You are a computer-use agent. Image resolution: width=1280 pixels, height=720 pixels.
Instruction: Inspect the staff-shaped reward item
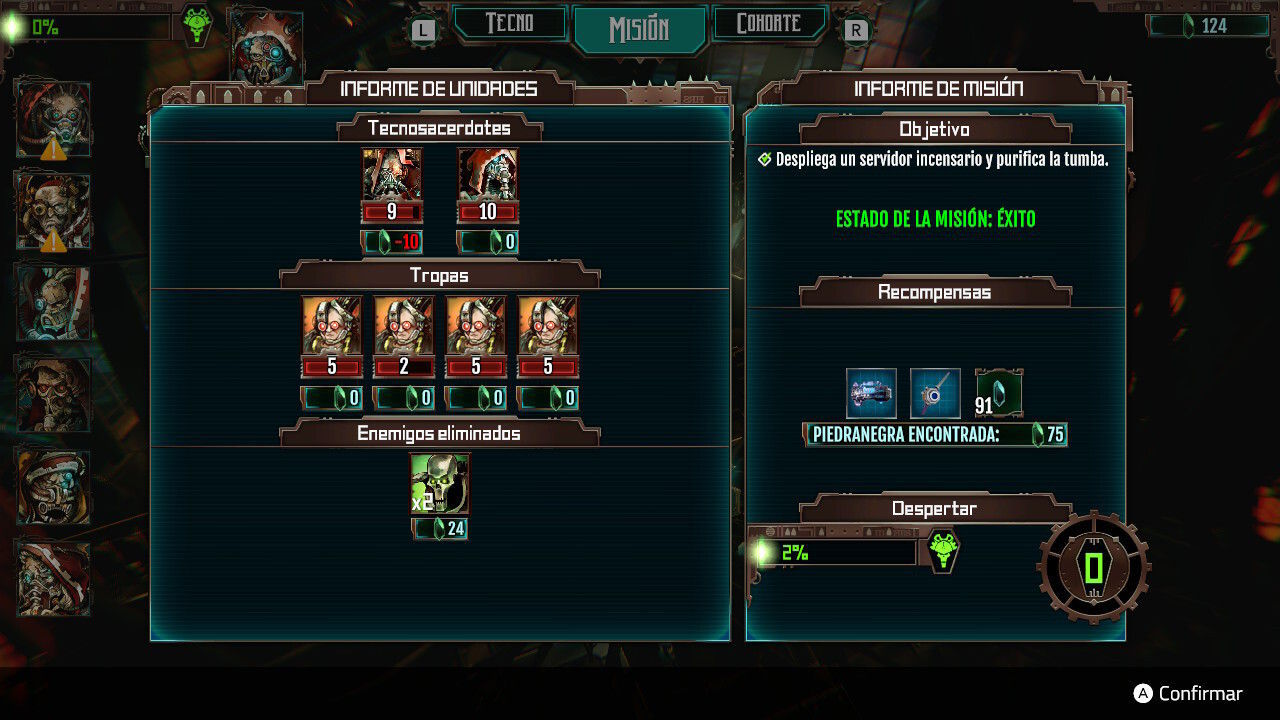935,393
